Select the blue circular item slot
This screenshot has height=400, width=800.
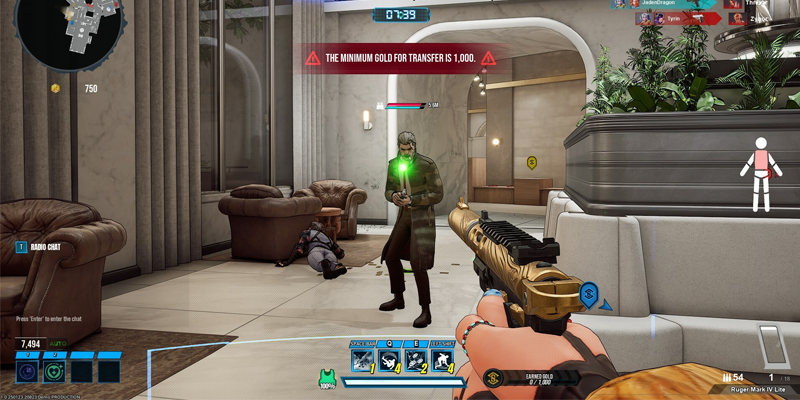27,372
